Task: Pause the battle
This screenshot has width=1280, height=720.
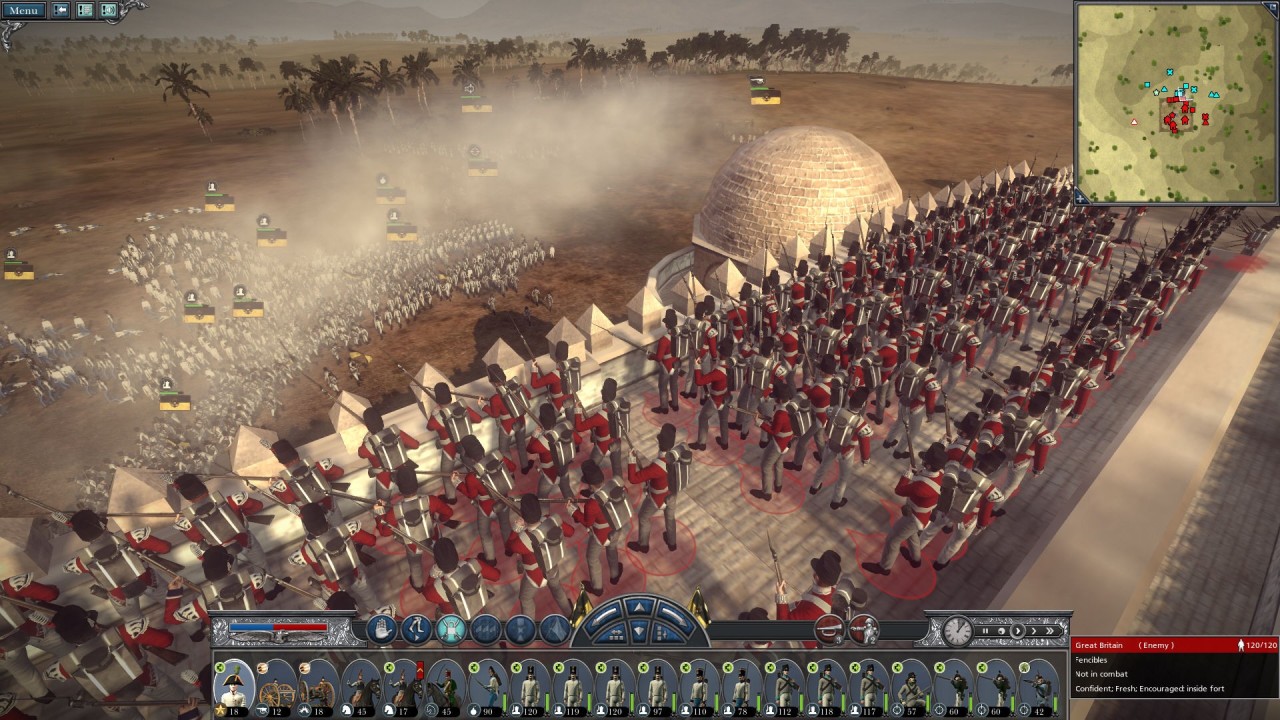Action: click(x=986, y=631)
